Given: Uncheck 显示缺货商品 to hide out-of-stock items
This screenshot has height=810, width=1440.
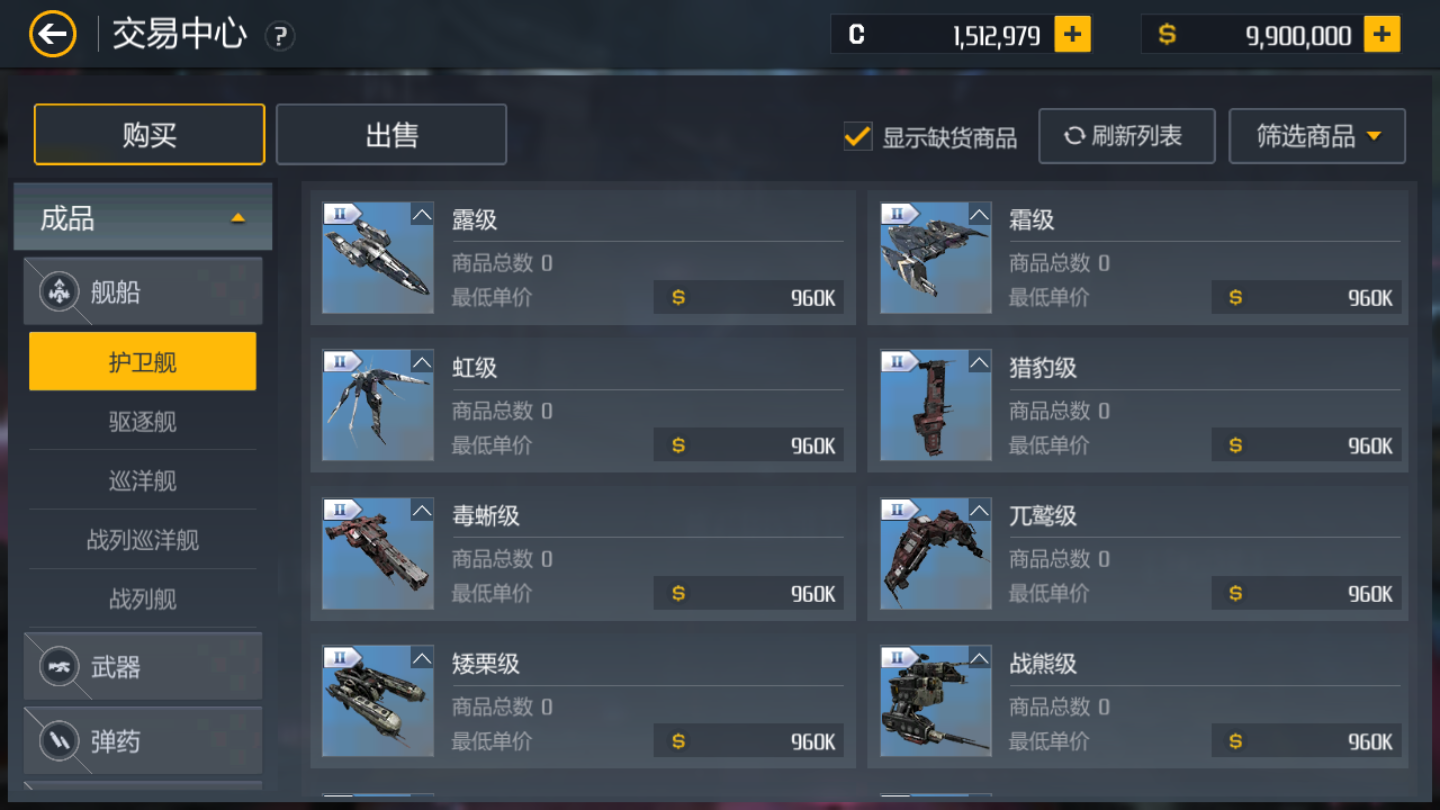Looking at the screenshot, I should point(857,136).
